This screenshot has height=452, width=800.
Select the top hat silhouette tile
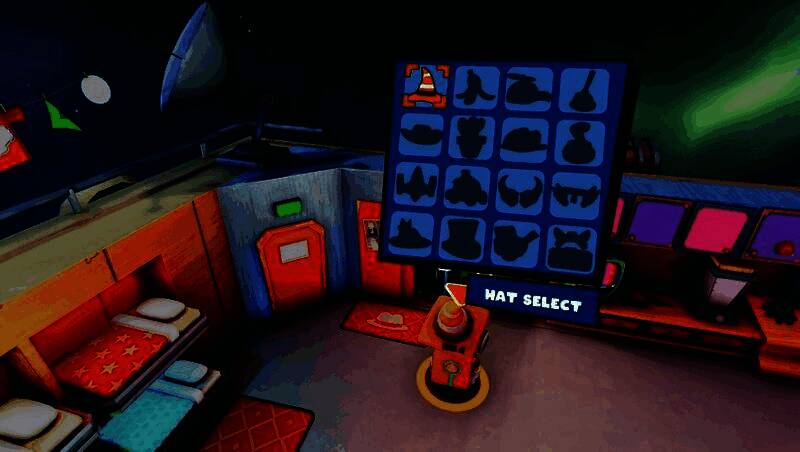[x=466, y=241]
